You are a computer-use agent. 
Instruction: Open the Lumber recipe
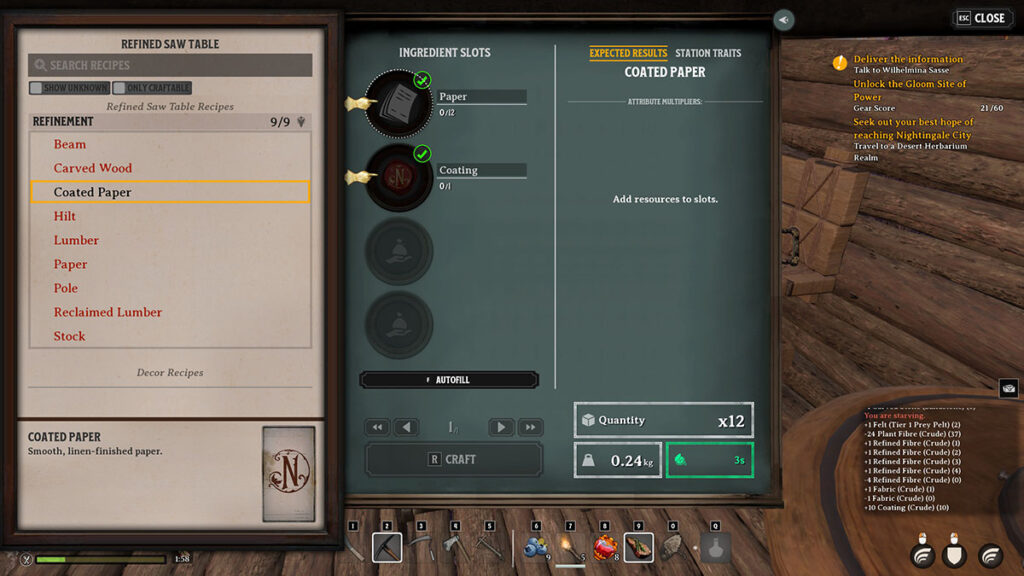click(76, 240)
